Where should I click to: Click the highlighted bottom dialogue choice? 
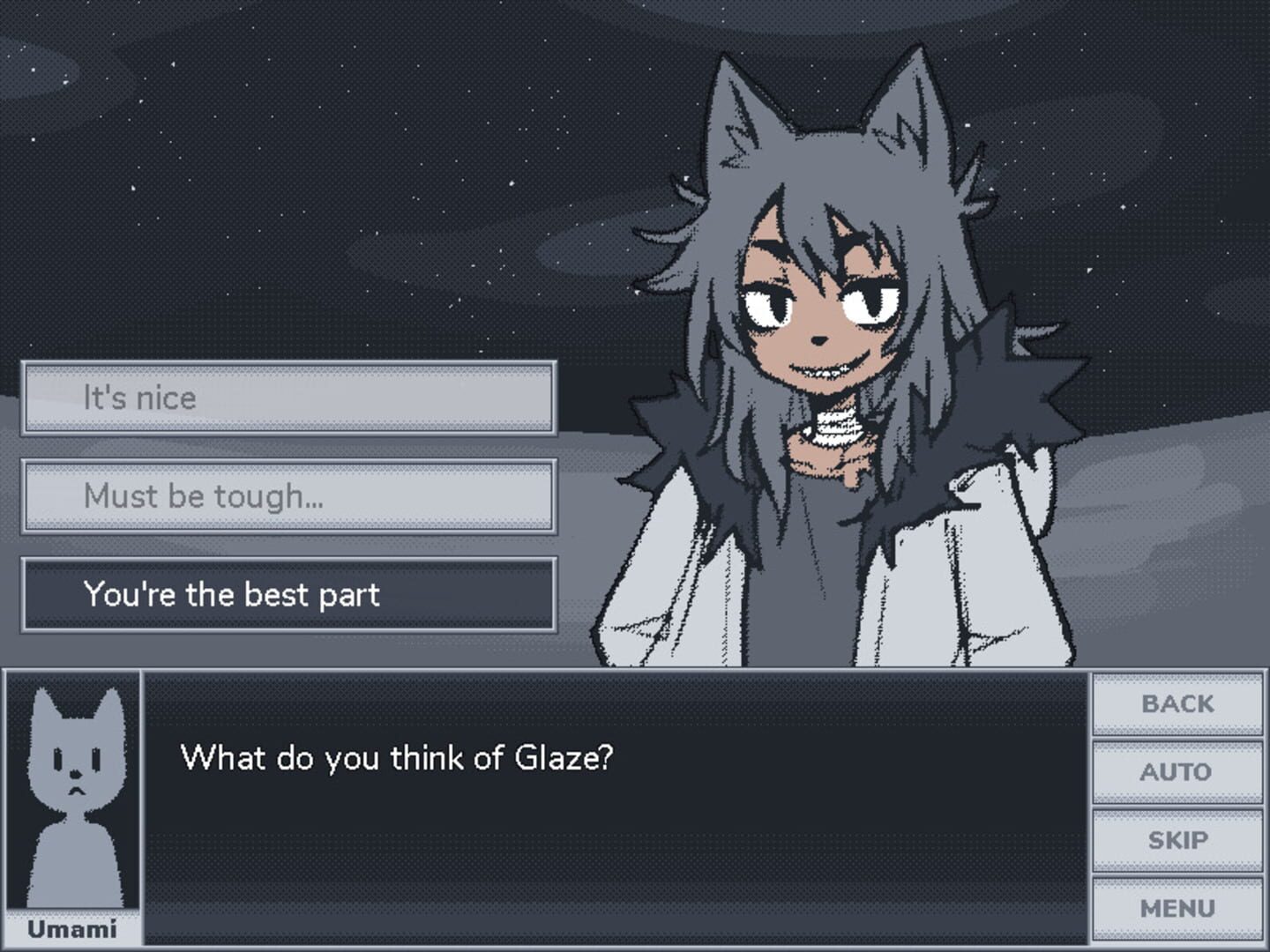pyautogui.click(x=289, y=595)
